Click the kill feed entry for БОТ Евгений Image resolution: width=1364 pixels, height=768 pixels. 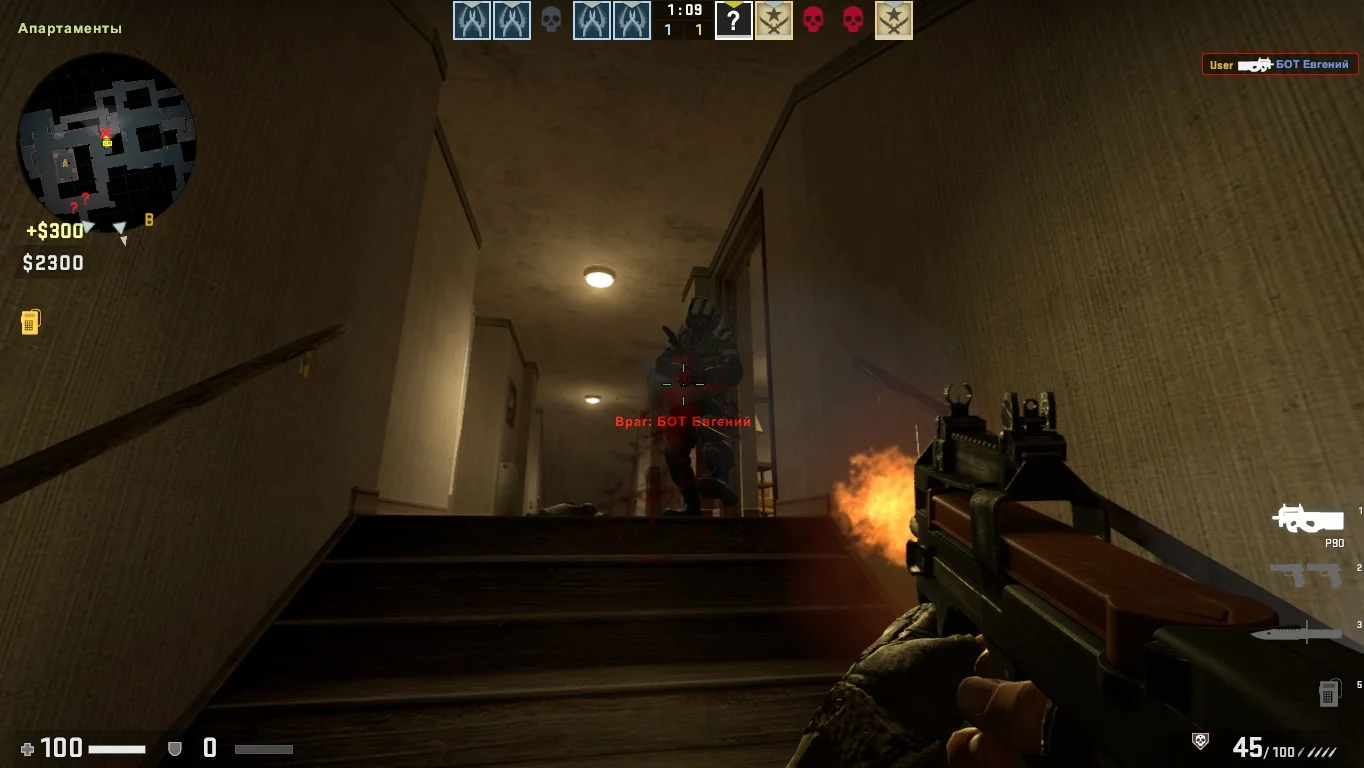(1280, 65)
